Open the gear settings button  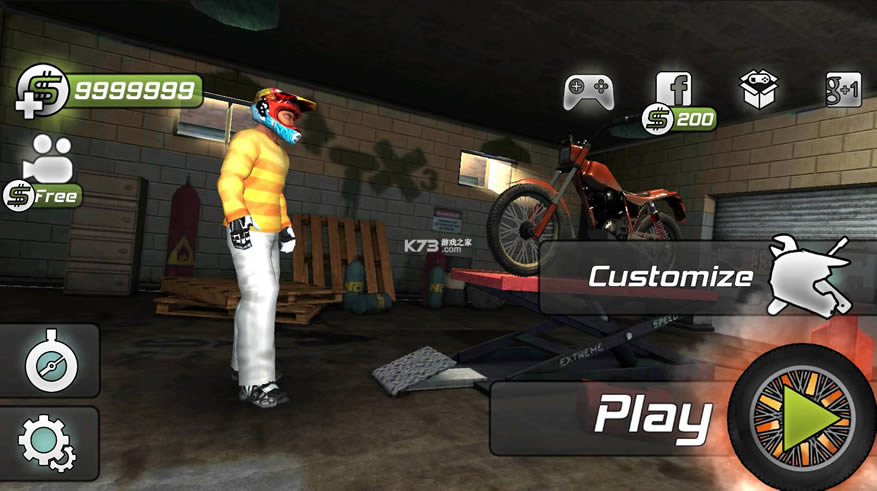pyautogui.click(x=49, y=443)
